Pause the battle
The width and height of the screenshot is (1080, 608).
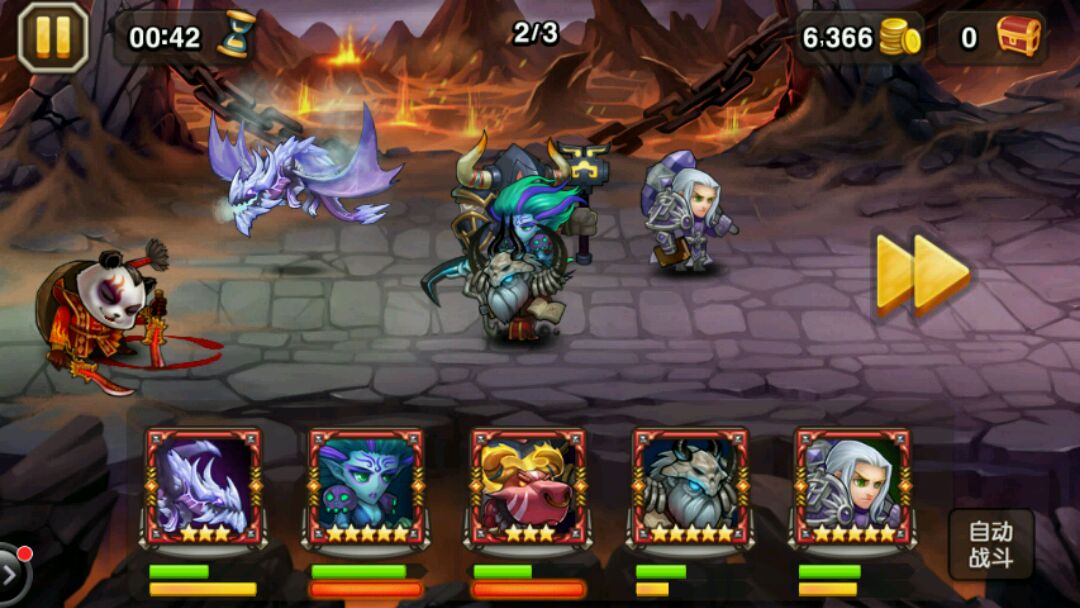(x=53, y=37)
